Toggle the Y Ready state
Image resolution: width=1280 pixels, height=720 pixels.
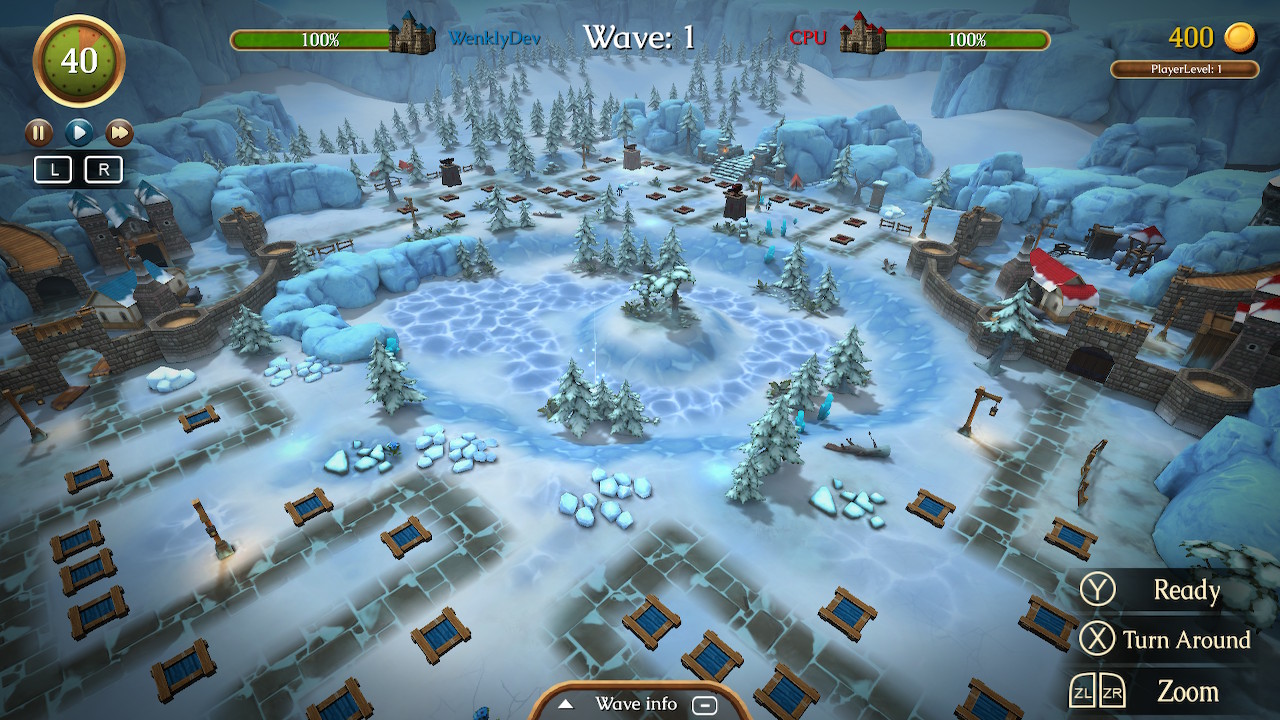click(1099, 591)
